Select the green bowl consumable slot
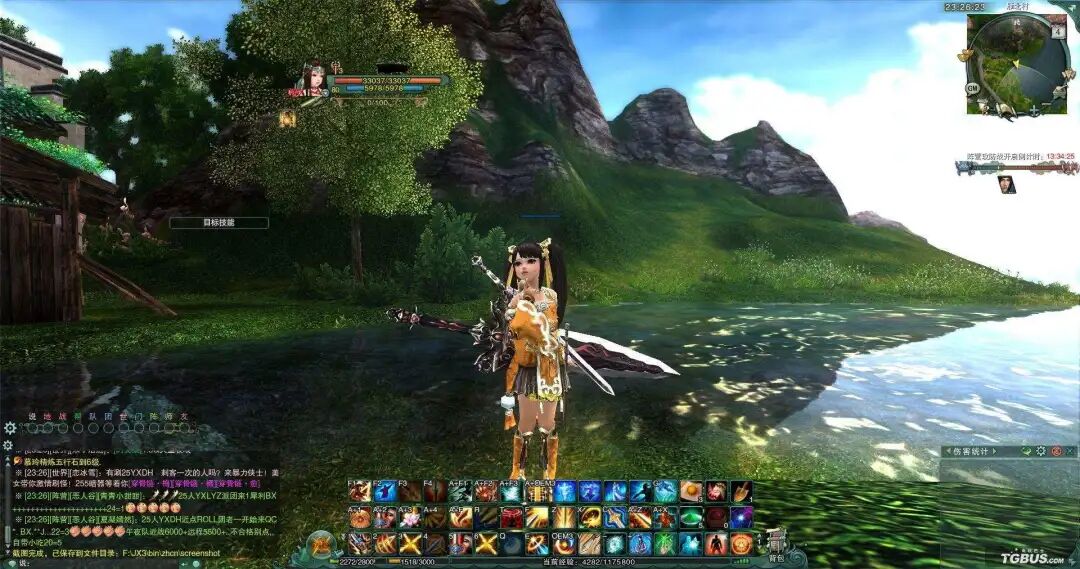Image resolution: width=1080 pixels, height=569 pixels. tap(690, 518)
